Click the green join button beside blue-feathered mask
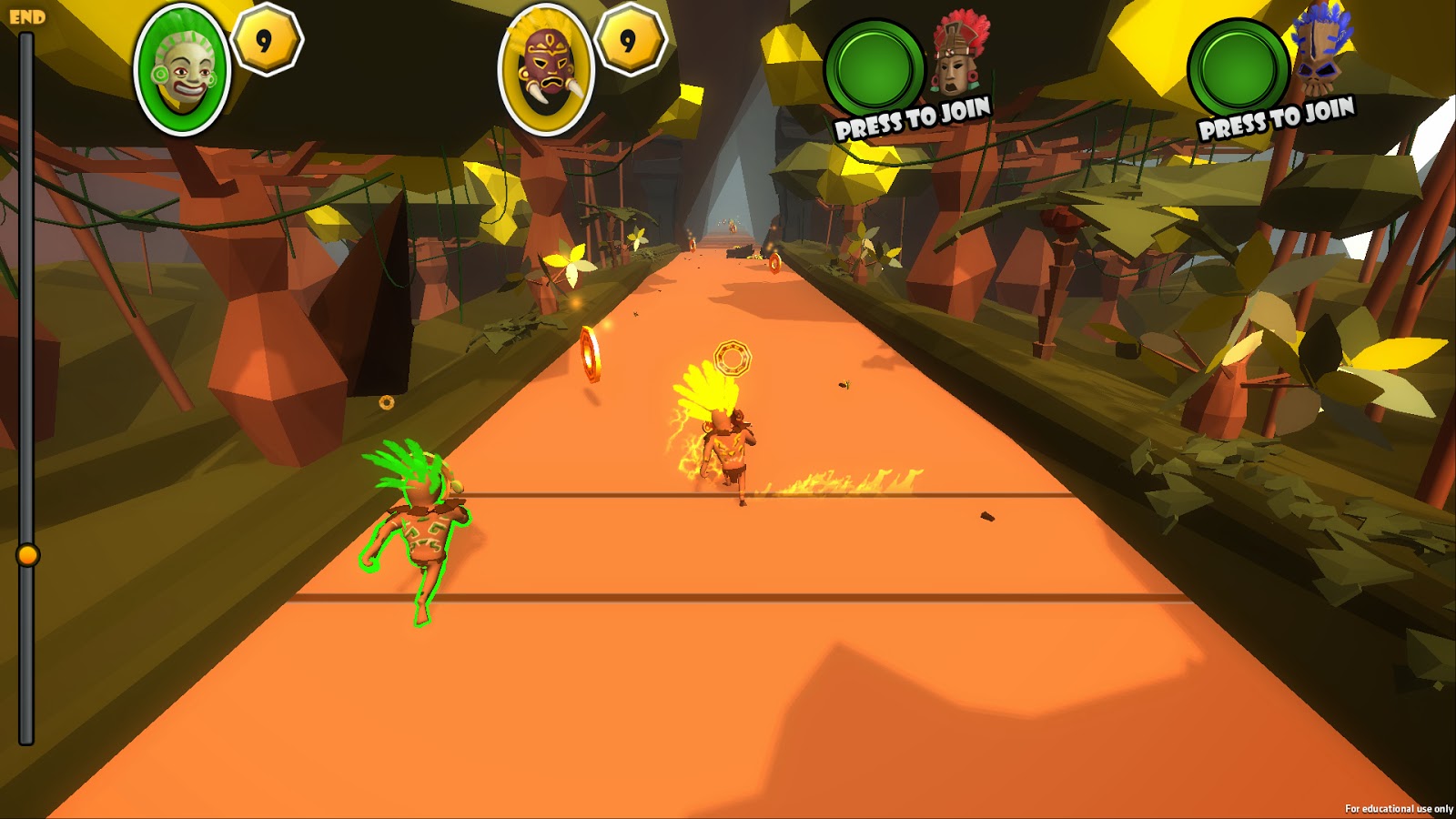Screen dimensions: 1456x819 (1238, 68)
